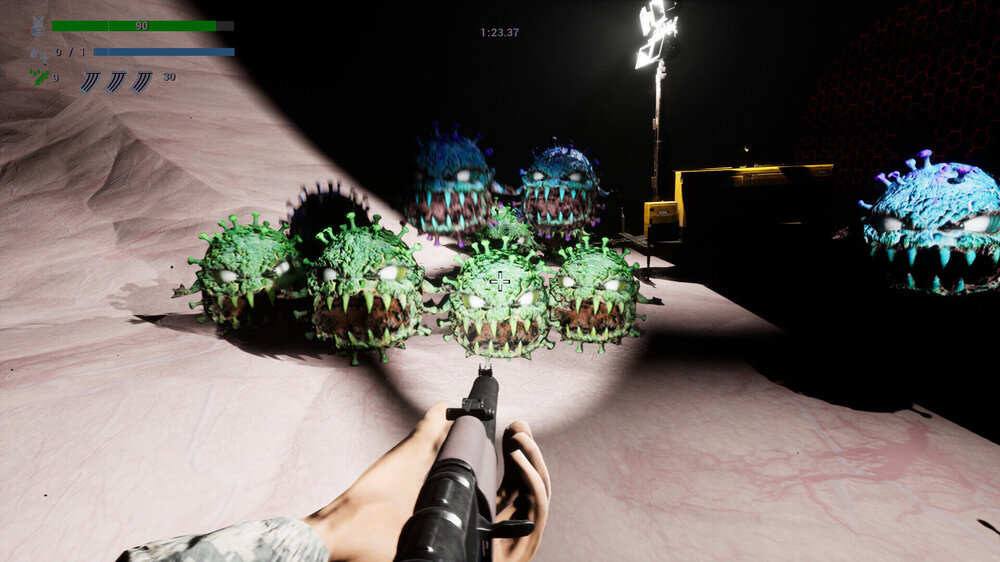This screenshot has height=562, width=1000.
Task: Click the green syringe icon
Action: tap(40, 77)
